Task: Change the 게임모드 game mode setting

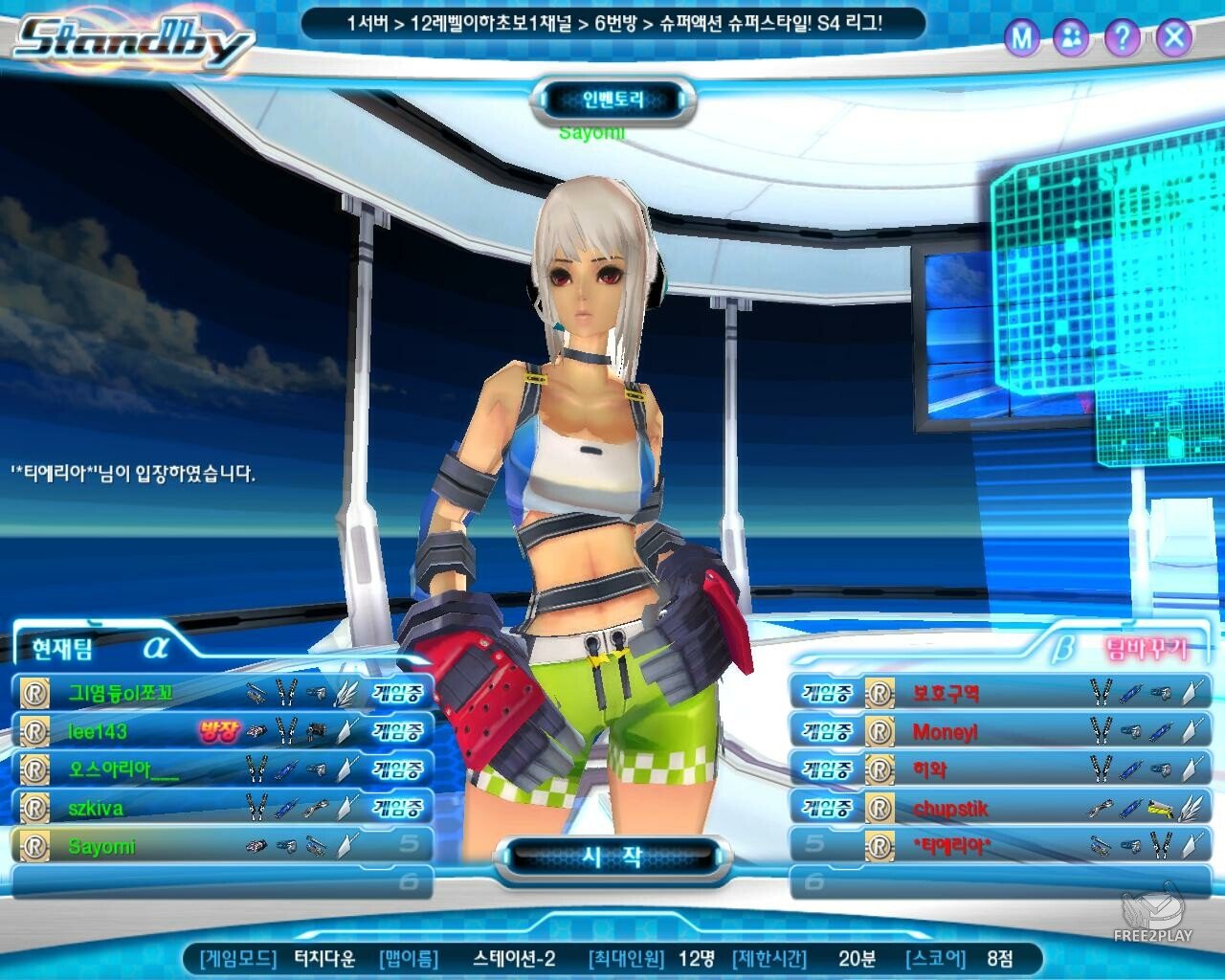Action: coord(325,958)
